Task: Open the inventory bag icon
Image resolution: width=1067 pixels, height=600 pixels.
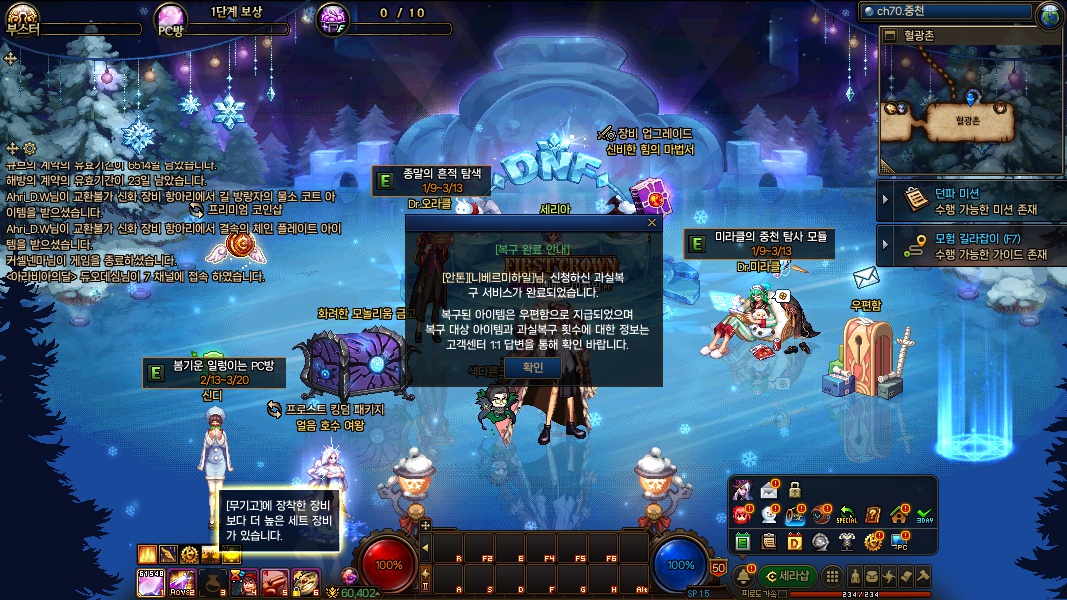Action: [872, 576]
